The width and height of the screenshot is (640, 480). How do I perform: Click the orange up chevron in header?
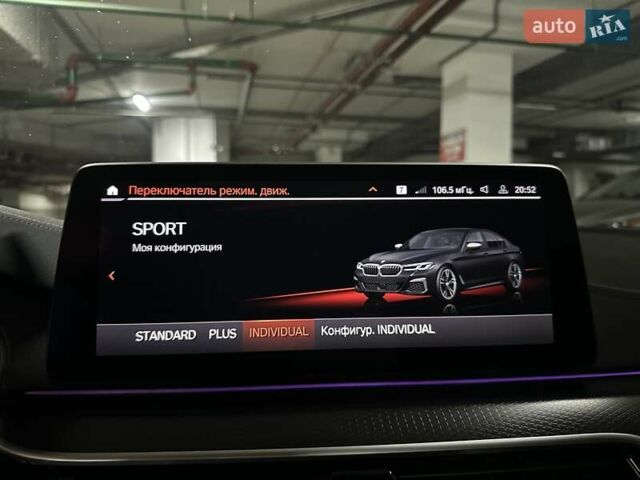click(373, 189)
